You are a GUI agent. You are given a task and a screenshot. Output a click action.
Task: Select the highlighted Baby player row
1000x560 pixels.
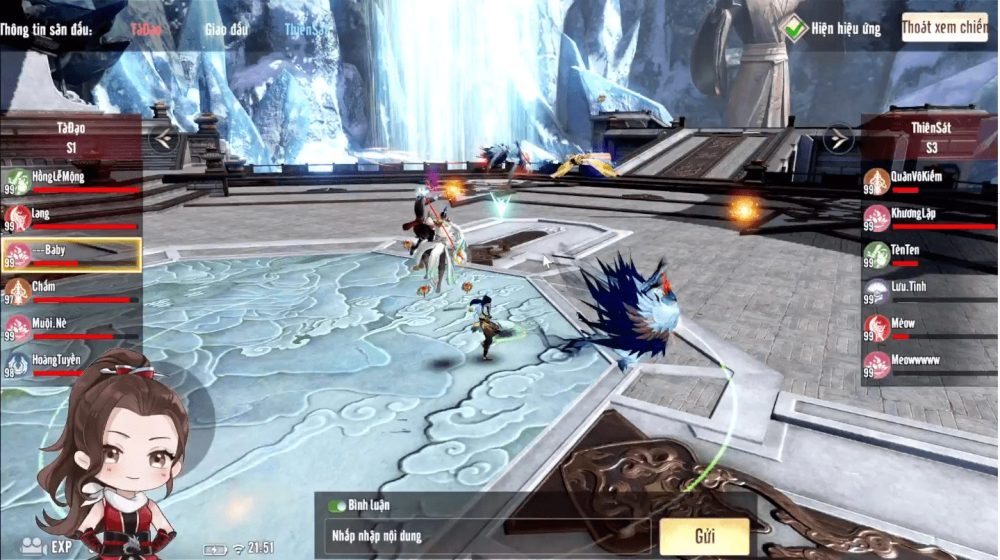click(x=70, y=254)
